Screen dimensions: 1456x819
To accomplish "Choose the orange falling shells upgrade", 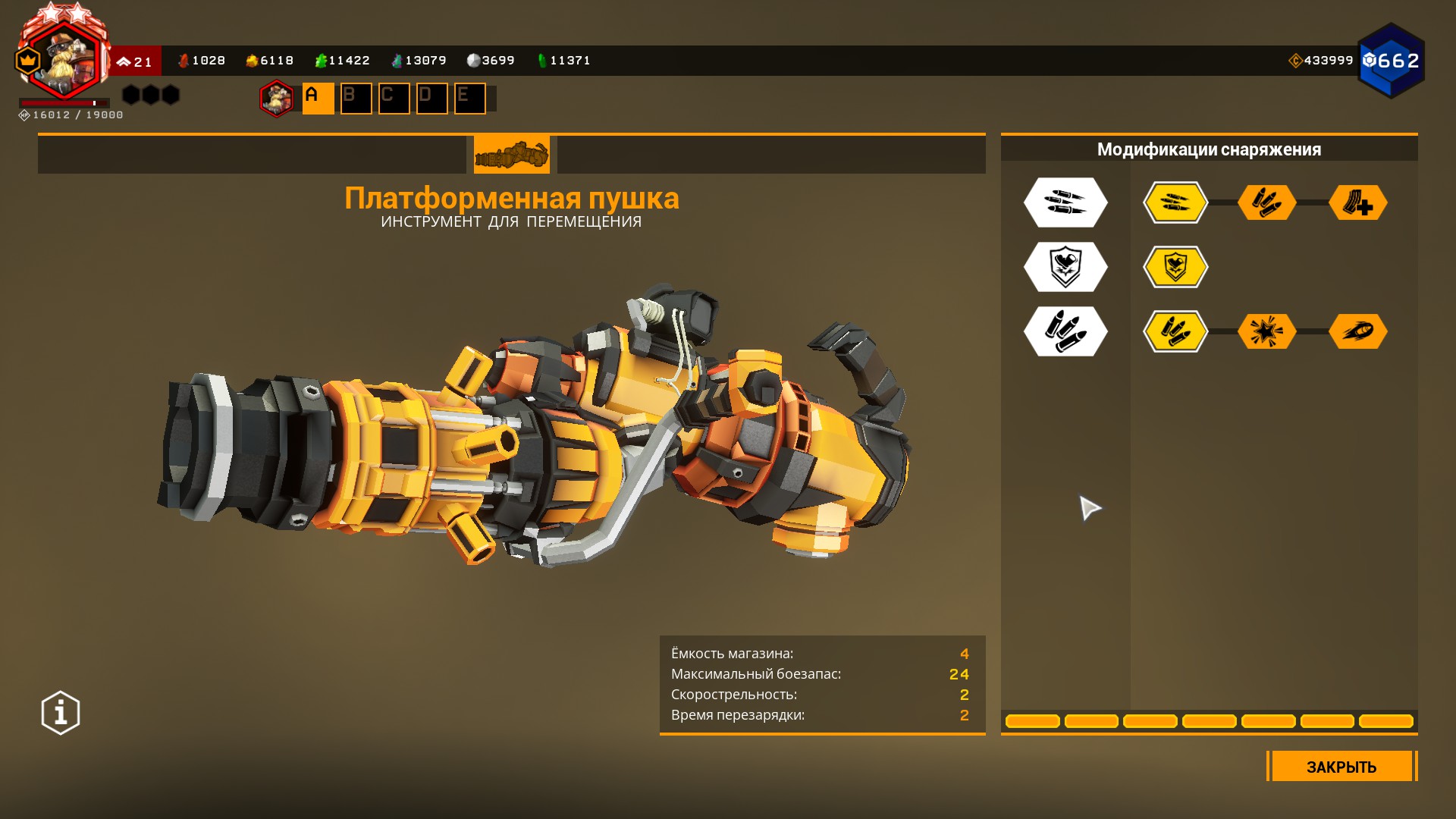I will [1266, 202].
